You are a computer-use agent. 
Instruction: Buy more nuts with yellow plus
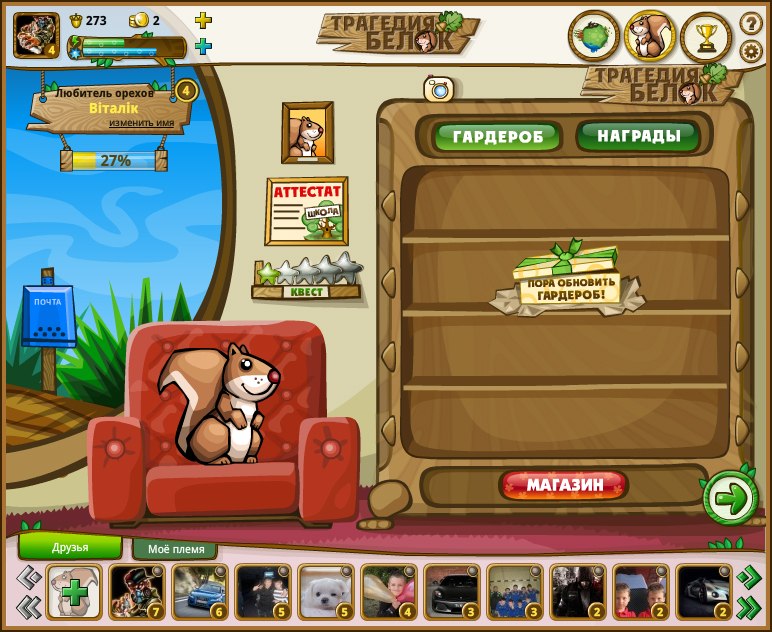[203, 20]
